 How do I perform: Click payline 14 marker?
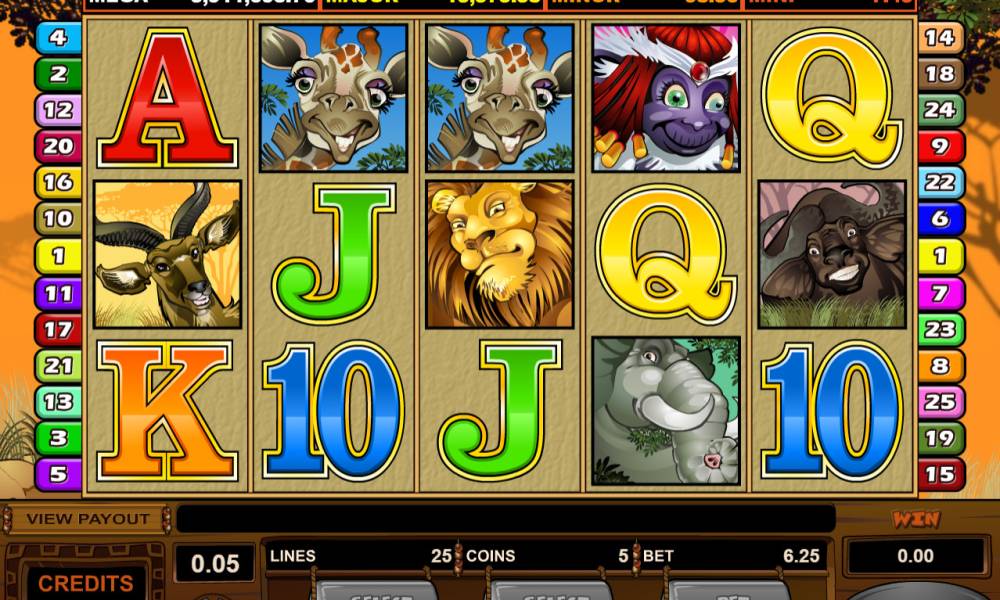940,38
